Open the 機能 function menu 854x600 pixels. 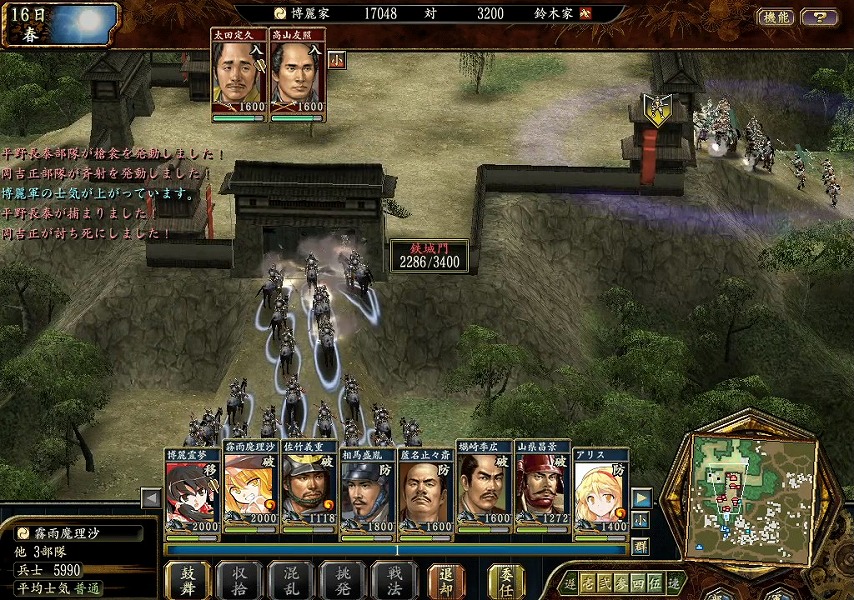click(x=775, y=17)
